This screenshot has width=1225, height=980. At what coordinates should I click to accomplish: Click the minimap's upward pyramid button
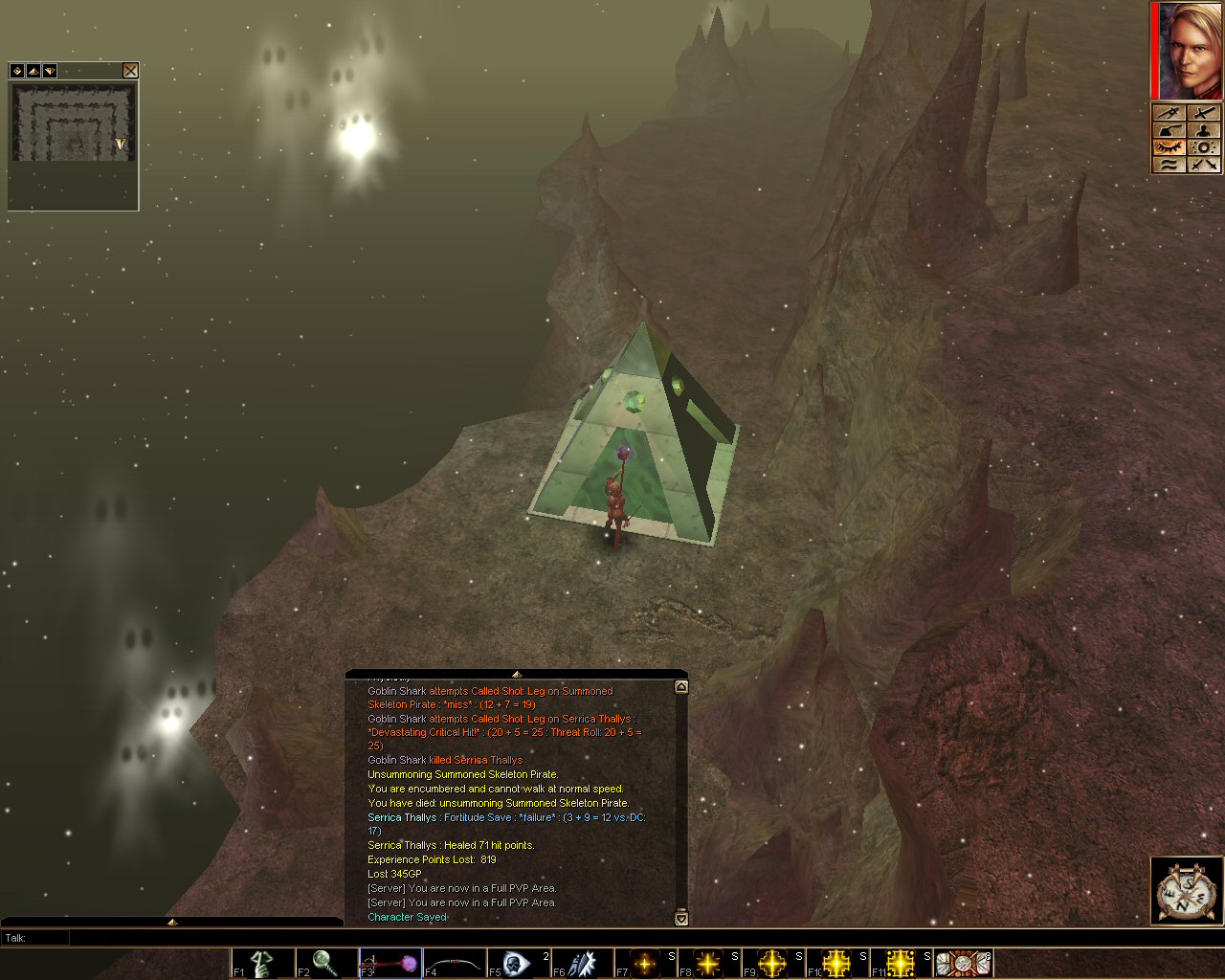tap(33, 71)
